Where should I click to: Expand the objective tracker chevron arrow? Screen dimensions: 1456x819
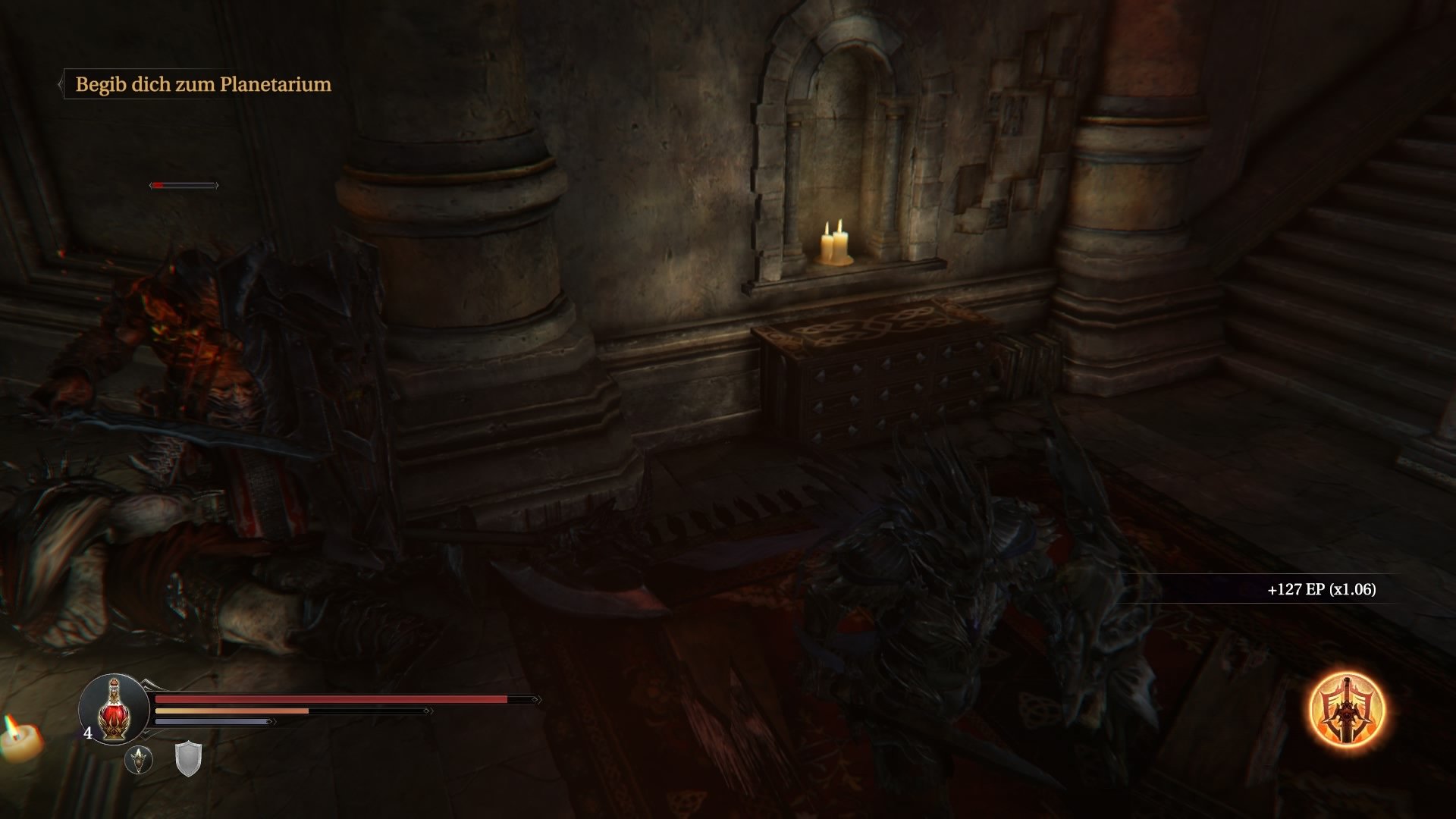61,85
